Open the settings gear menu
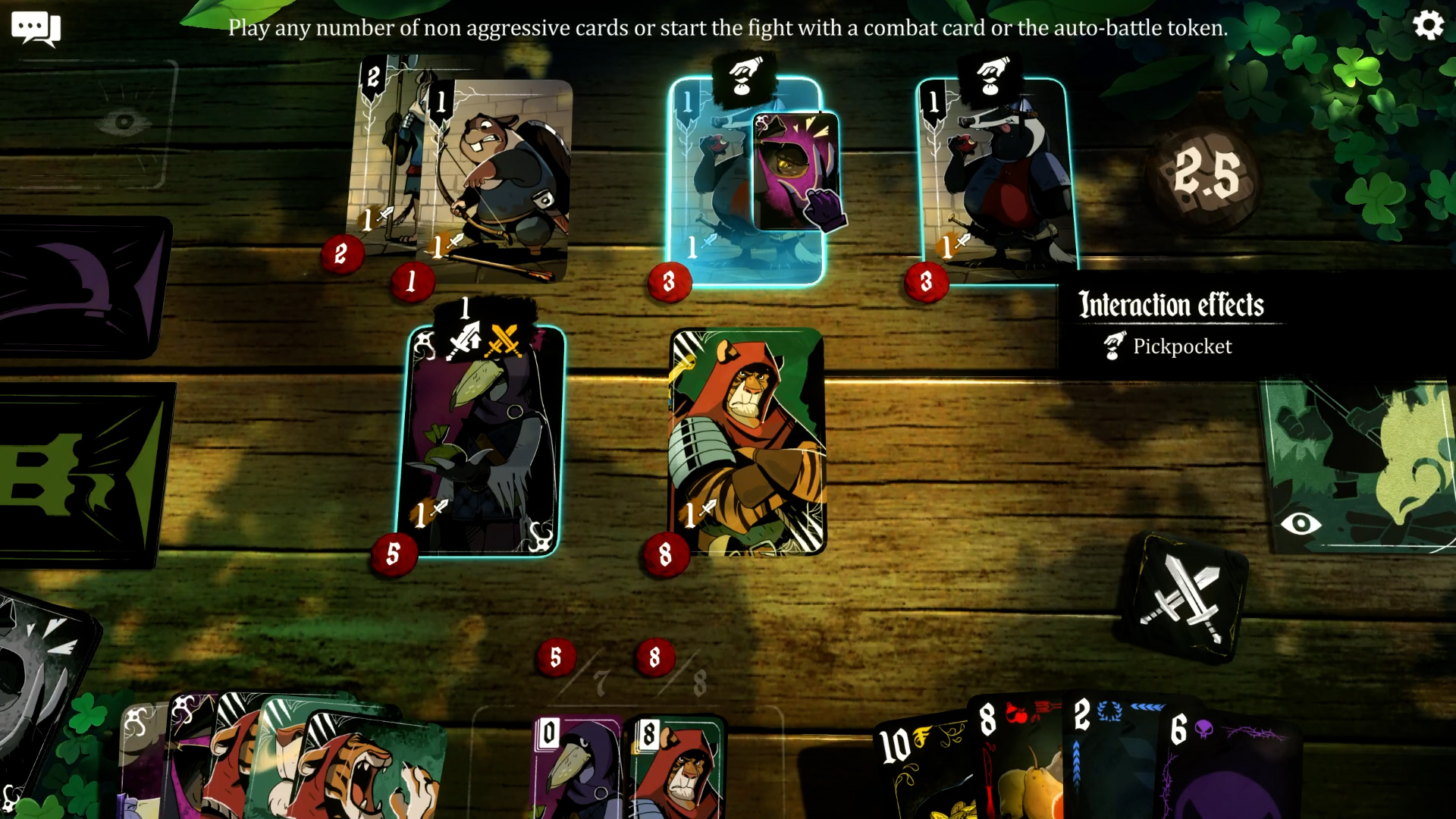 1428,26
